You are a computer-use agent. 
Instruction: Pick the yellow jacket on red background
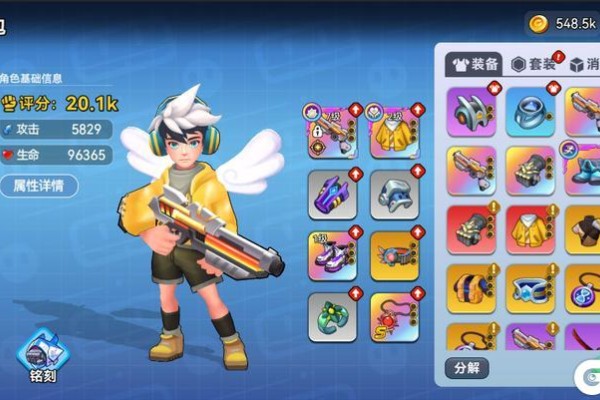click(x=530, y=230)
